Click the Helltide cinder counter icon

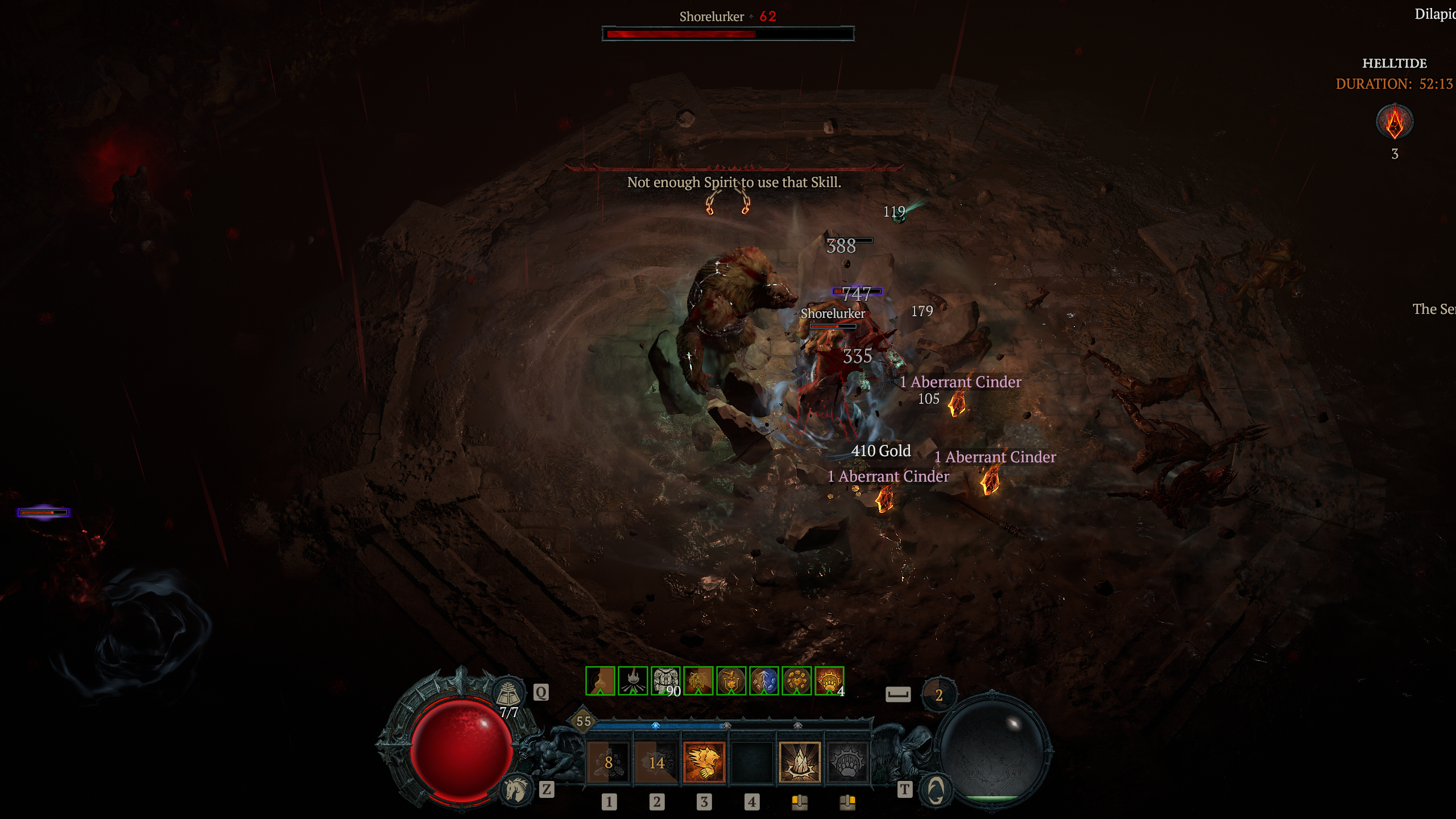[x=1394, y=122]
